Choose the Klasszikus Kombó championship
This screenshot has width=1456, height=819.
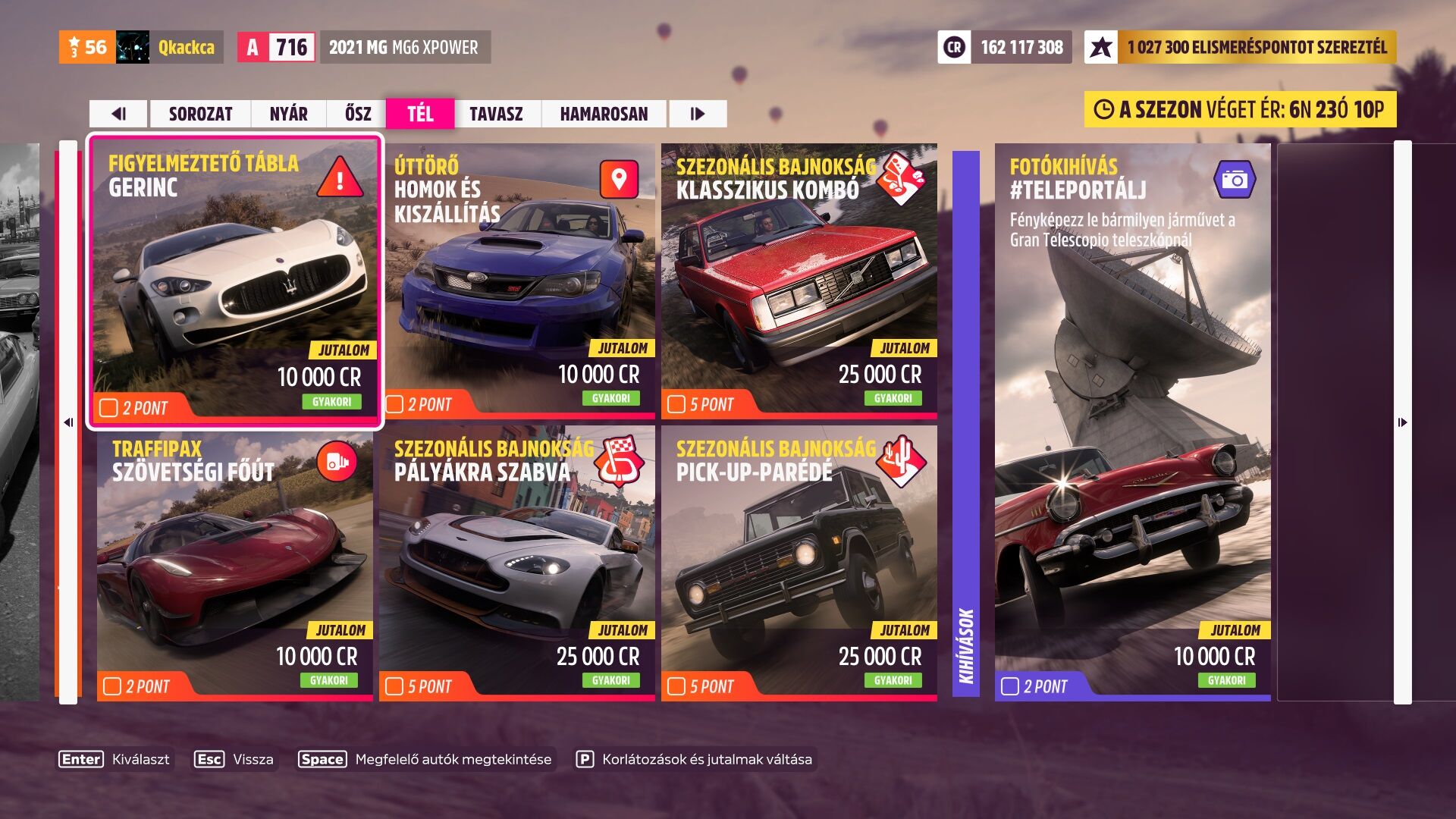coord(799,281)
